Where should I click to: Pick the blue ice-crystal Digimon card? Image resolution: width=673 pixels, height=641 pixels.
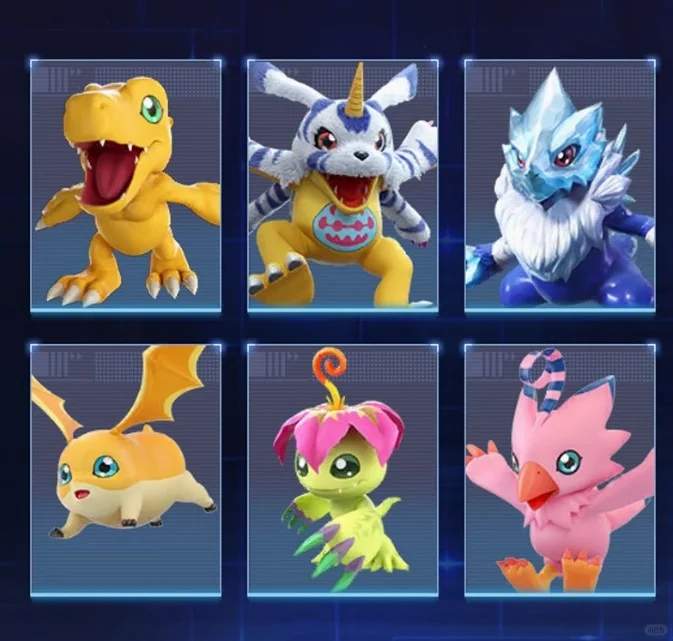tap(560, 185)
